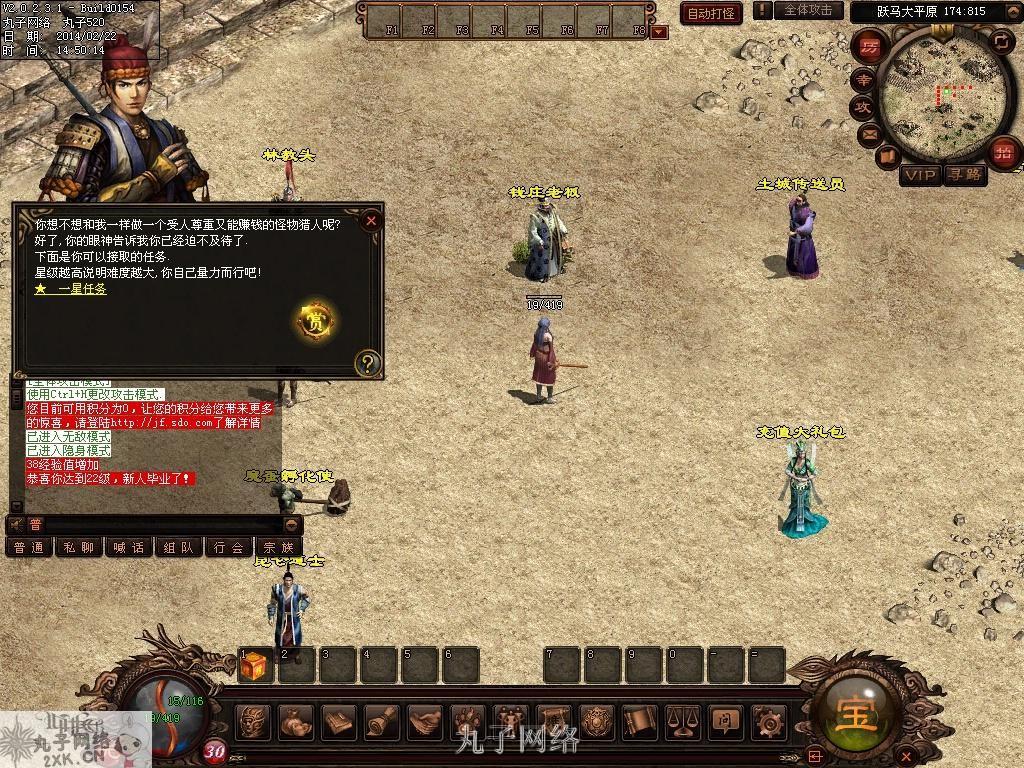Select the 组队 team chat tab

[x=178, y=547]
